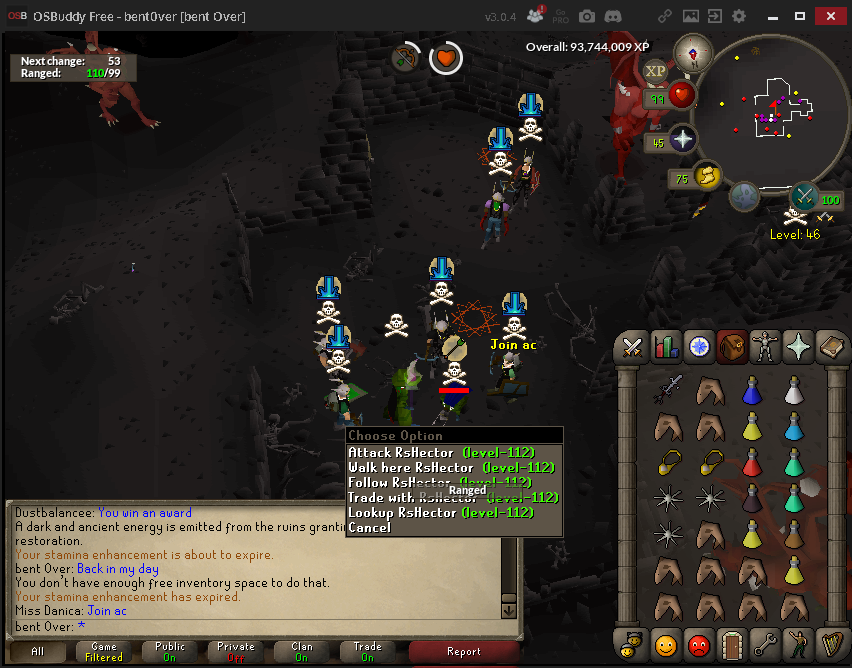Toggle the XP drops button

point(656,70)
